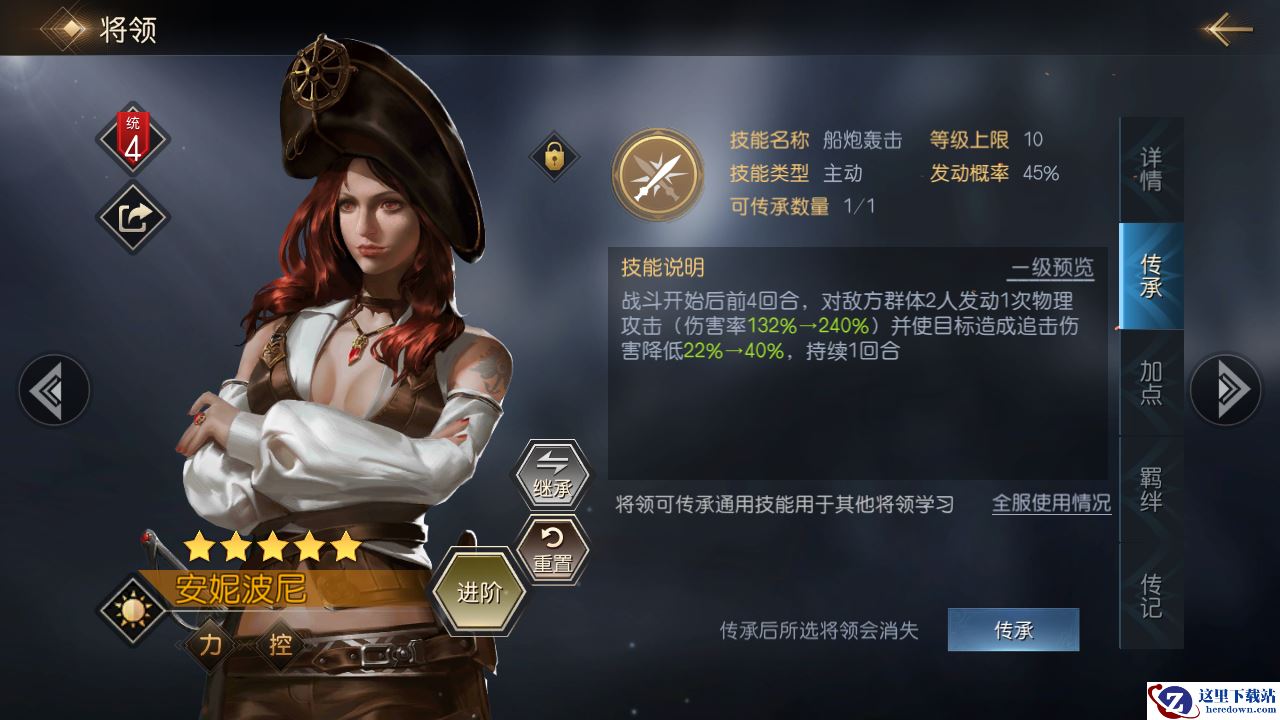The image size is (1280, 720).
Task: Click the share icon beside portrait
Action: (x=133, y=216)
